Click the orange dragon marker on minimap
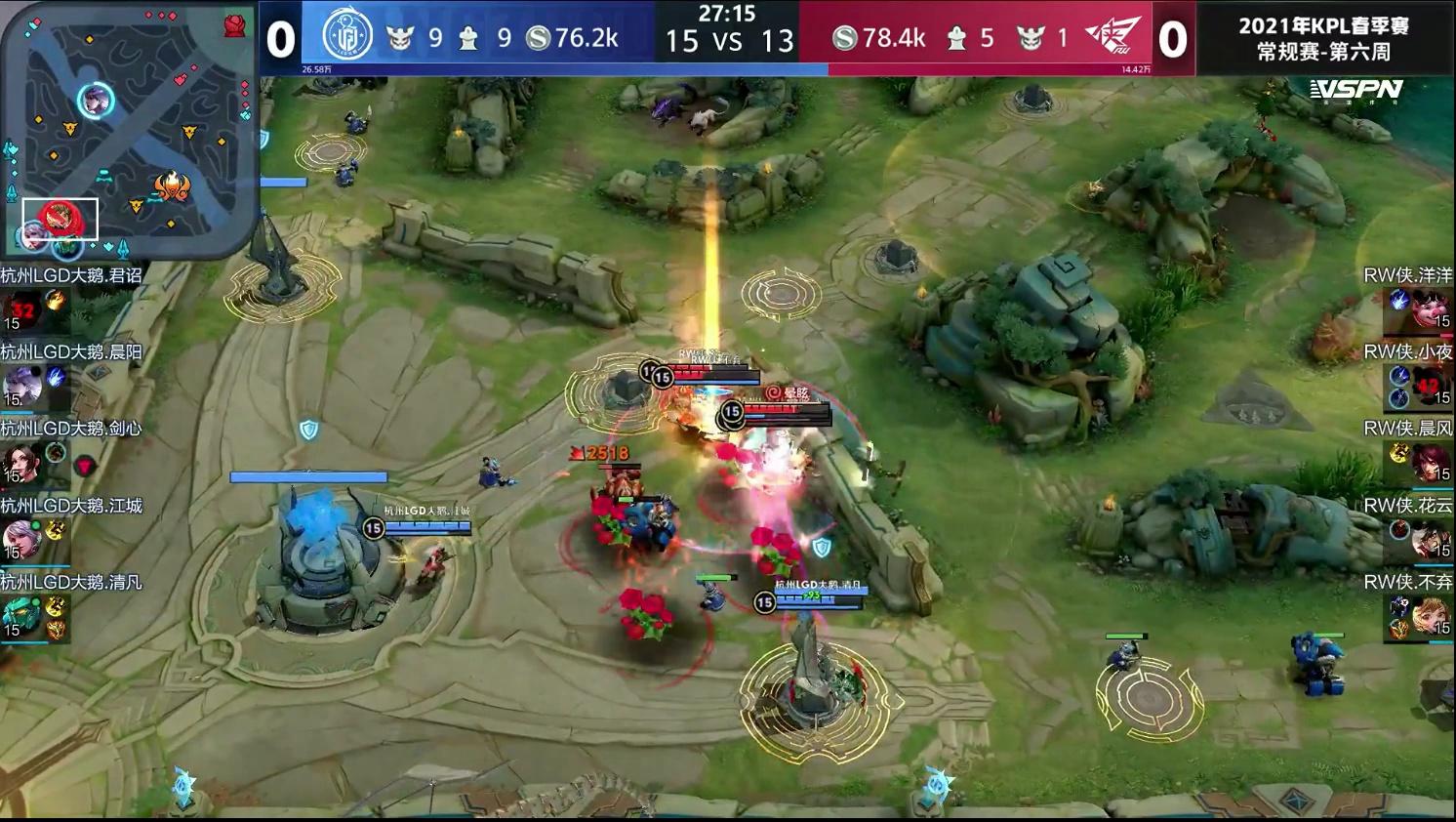This screenshot has width=1456, height=822. 172,185
